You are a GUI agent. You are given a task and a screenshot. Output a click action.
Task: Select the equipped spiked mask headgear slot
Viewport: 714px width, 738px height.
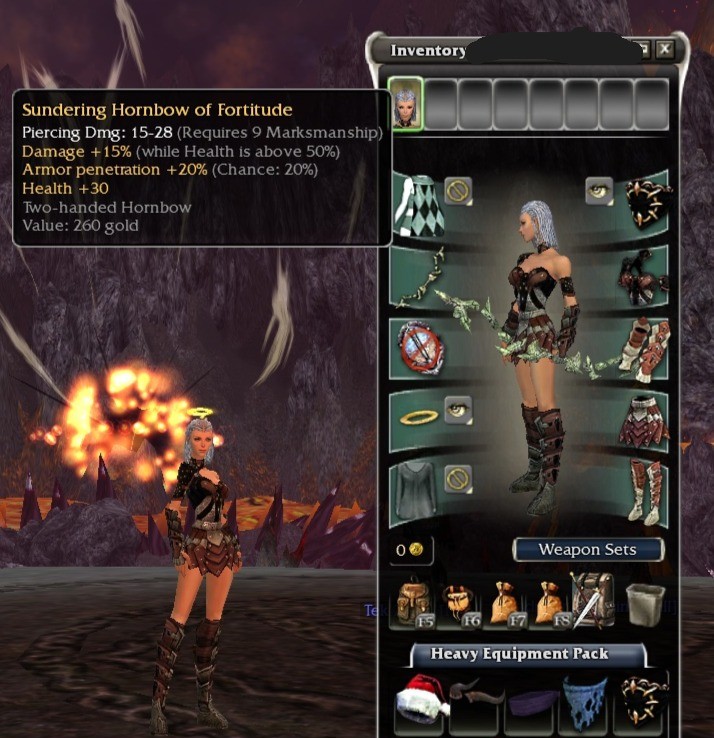pyautogui.click(x=645, y=201)
